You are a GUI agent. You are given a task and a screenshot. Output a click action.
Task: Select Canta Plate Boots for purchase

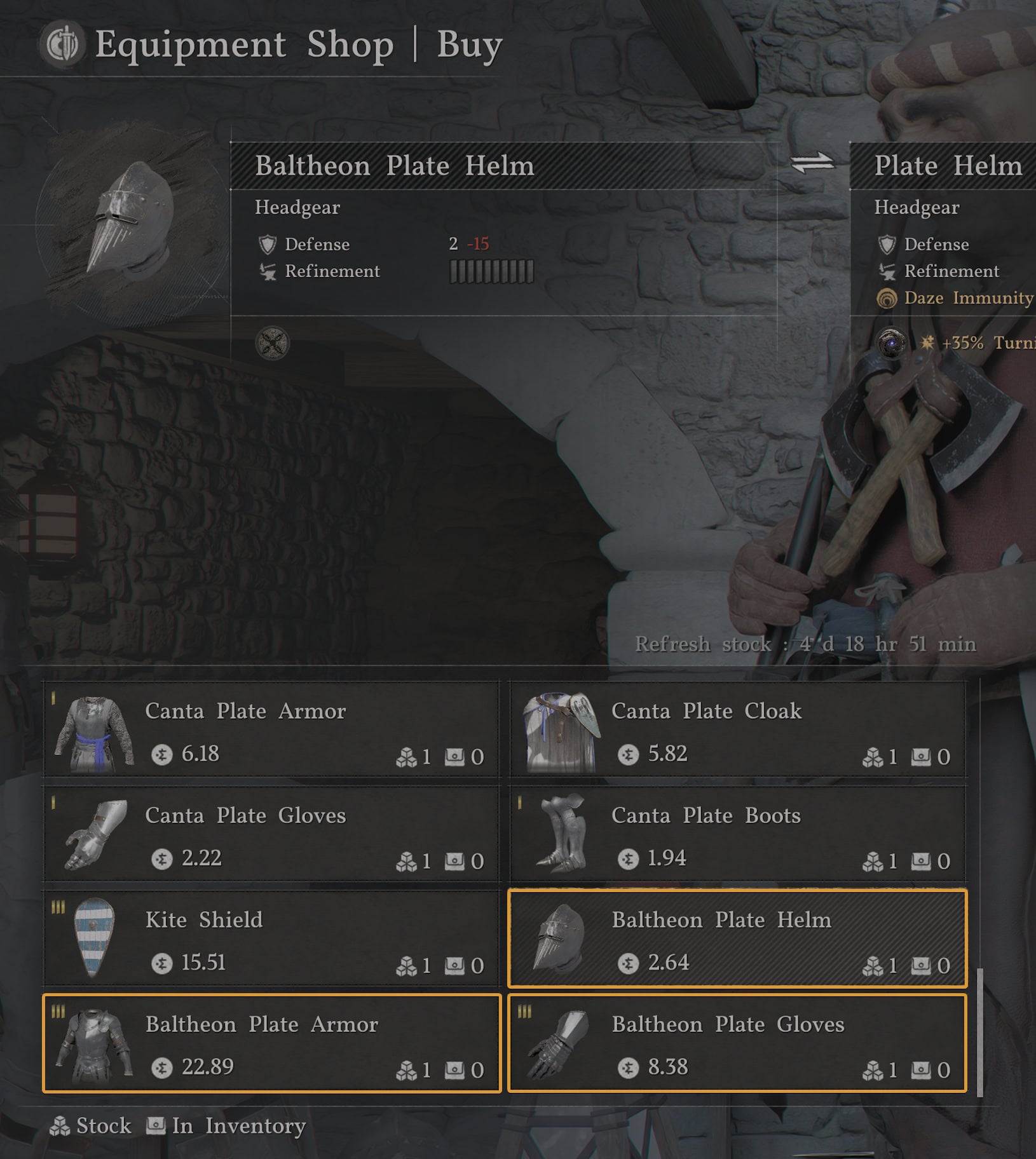pos(737,834)
